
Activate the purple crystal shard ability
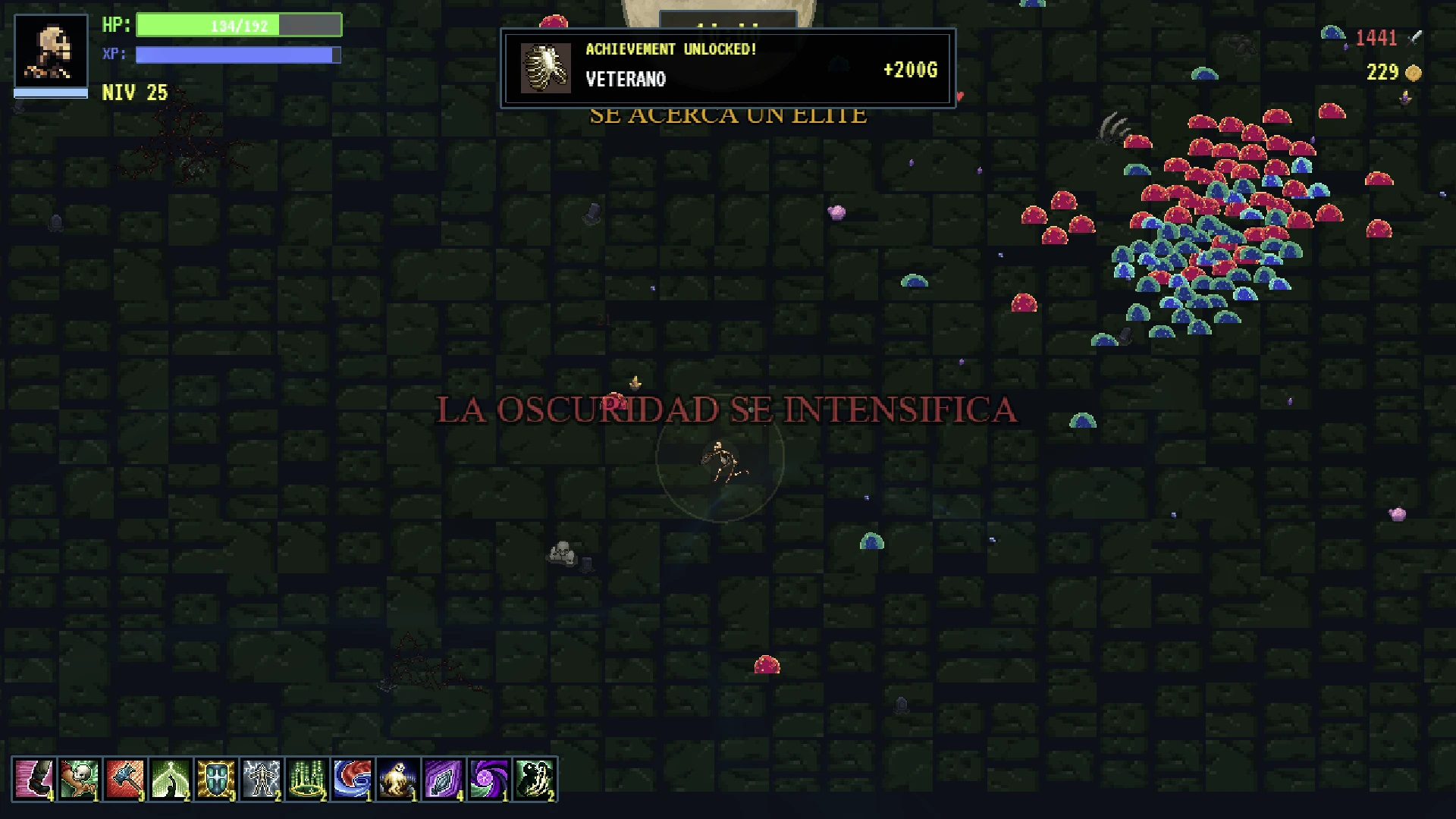tap(443, 779)
